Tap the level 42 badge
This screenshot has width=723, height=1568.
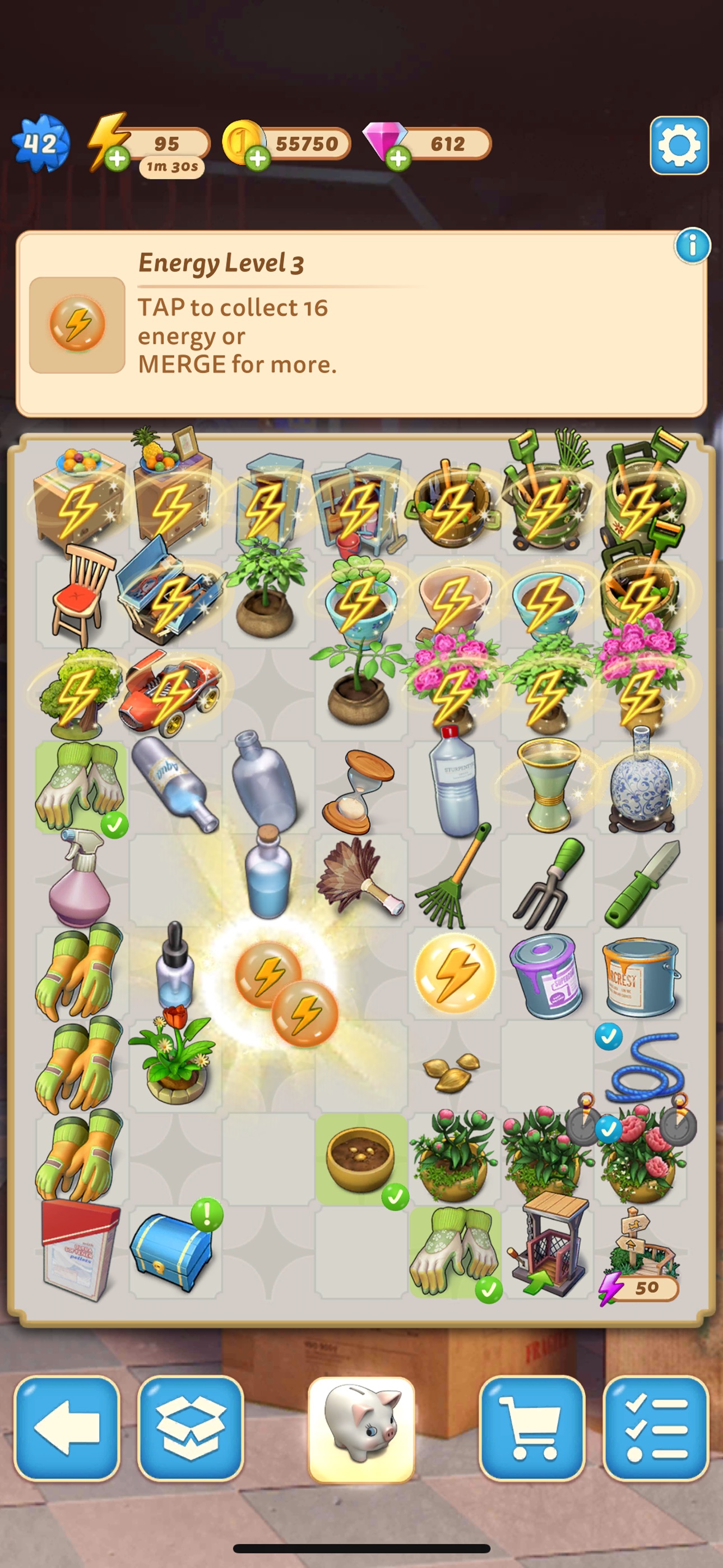coord(43,144)
